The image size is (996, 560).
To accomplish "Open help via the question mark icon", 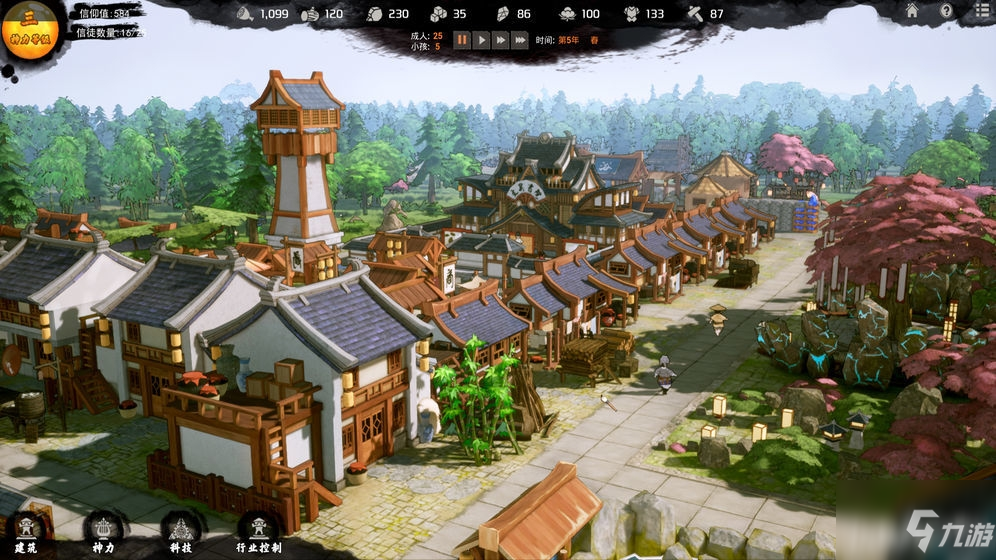I will 946,11.
